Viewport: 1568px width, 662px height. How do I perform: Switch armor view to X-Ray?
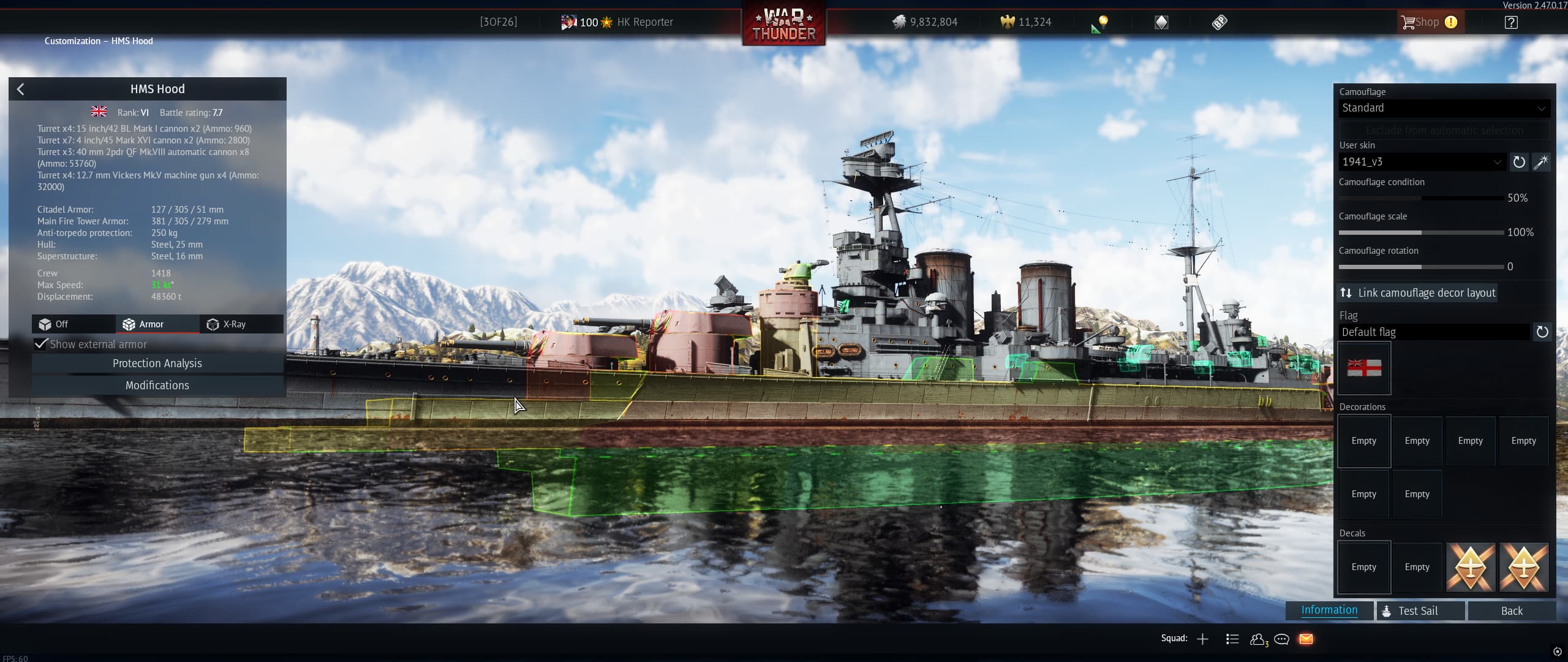click(234, 324)
